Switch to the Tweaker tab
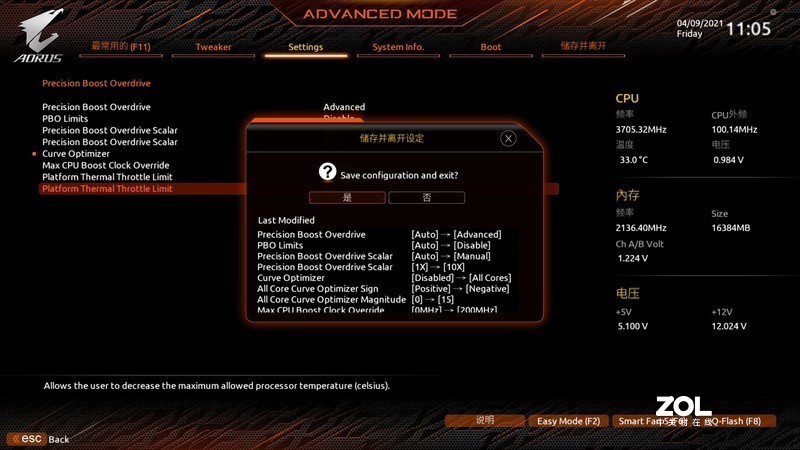 [213, 47]
